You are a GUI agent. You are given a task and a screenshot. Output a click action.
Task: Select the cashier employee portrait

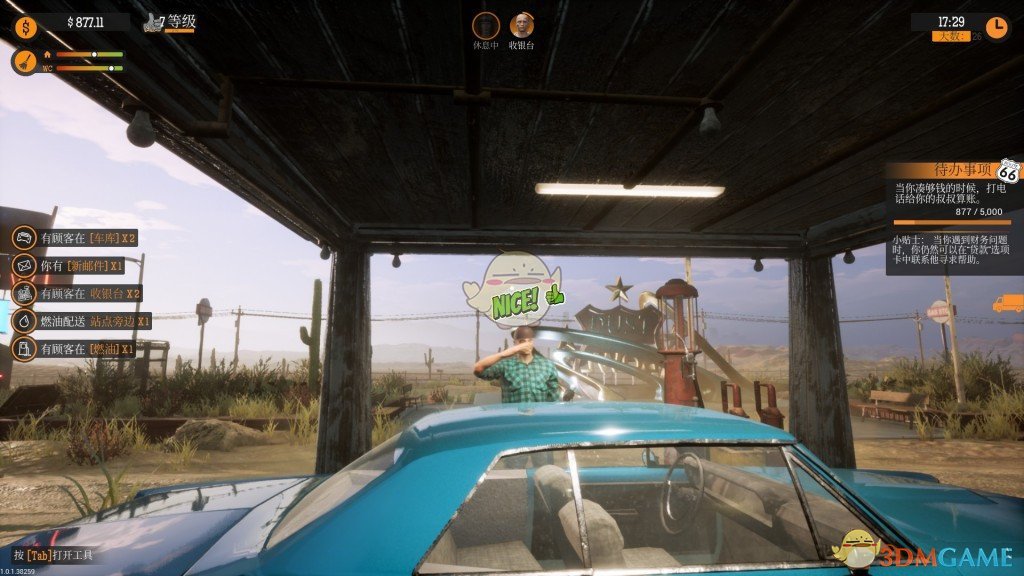click(x=521, y=26)
